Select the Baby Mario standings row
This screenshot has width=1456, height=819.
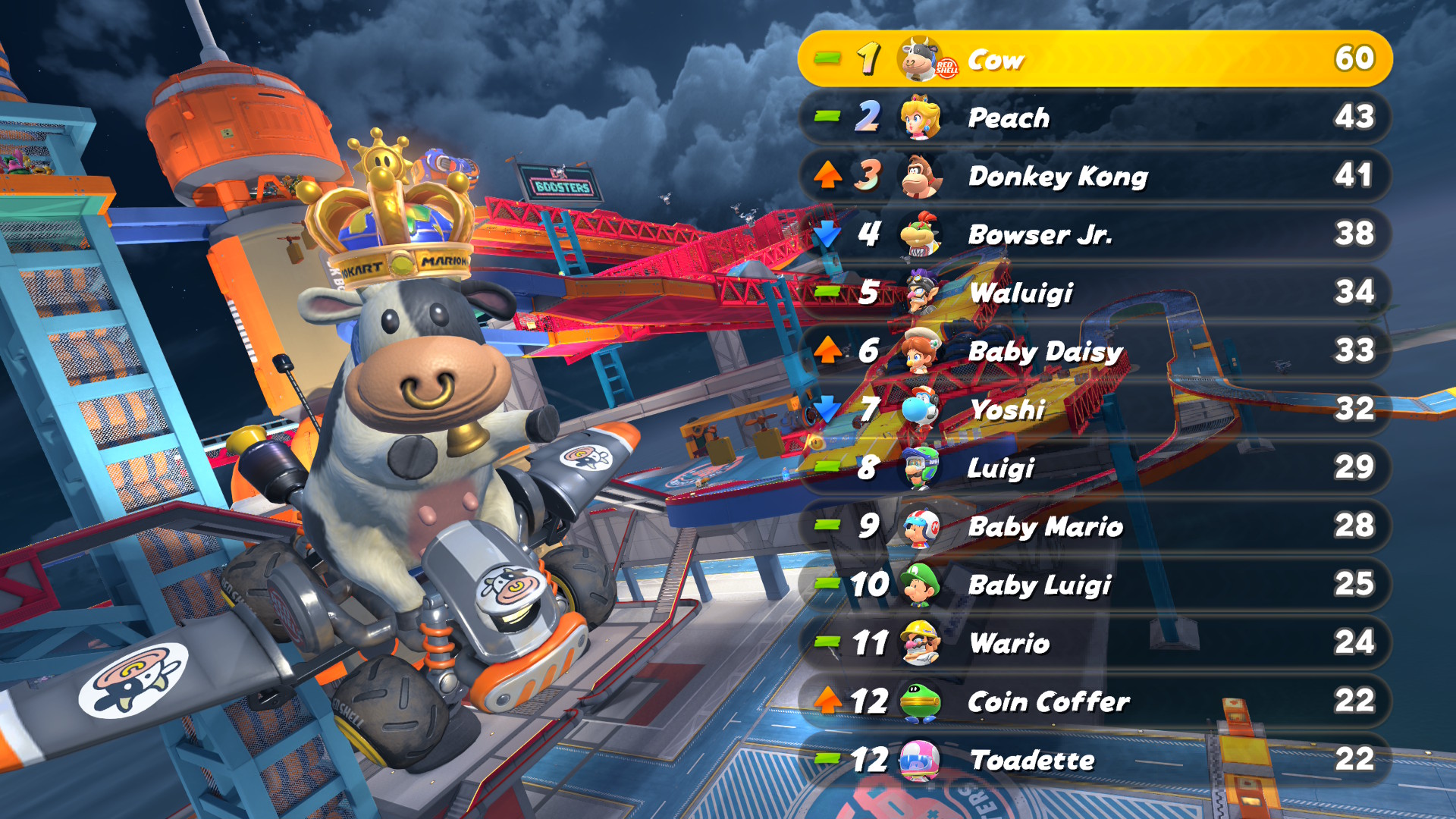tap(1095, 526)
